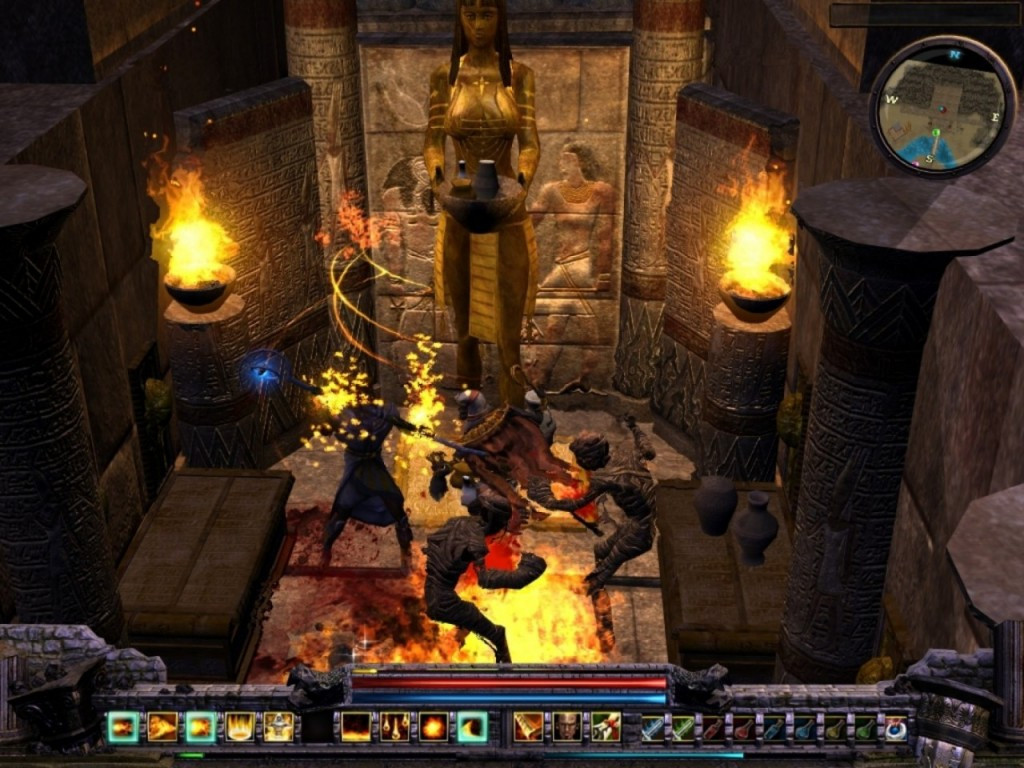Cast the flame breath skill
The width and height of the screenshot is (1024, 768).
(162, 727)
